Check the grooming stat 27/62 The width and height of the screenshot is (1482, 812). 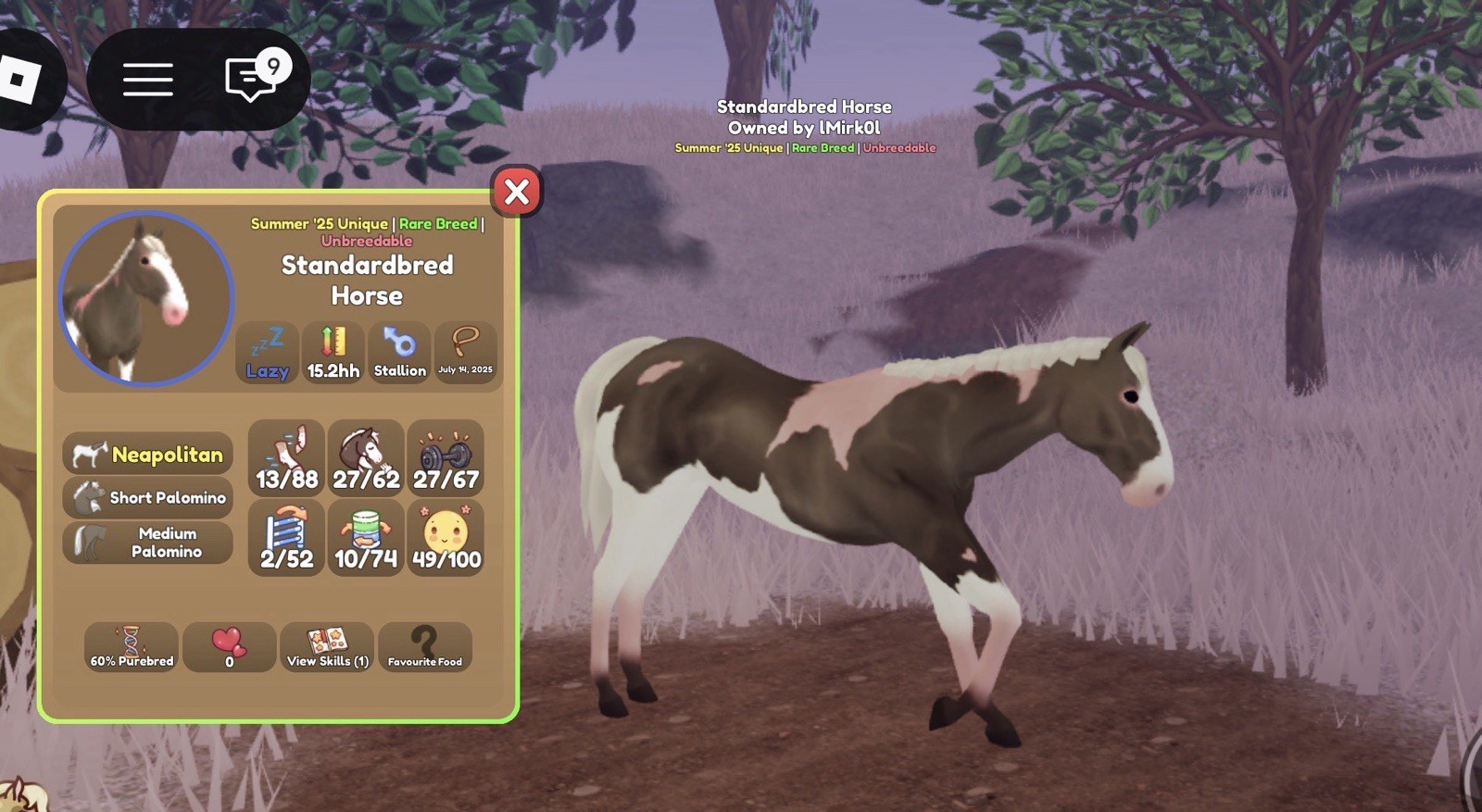click(x=365, y=456)
